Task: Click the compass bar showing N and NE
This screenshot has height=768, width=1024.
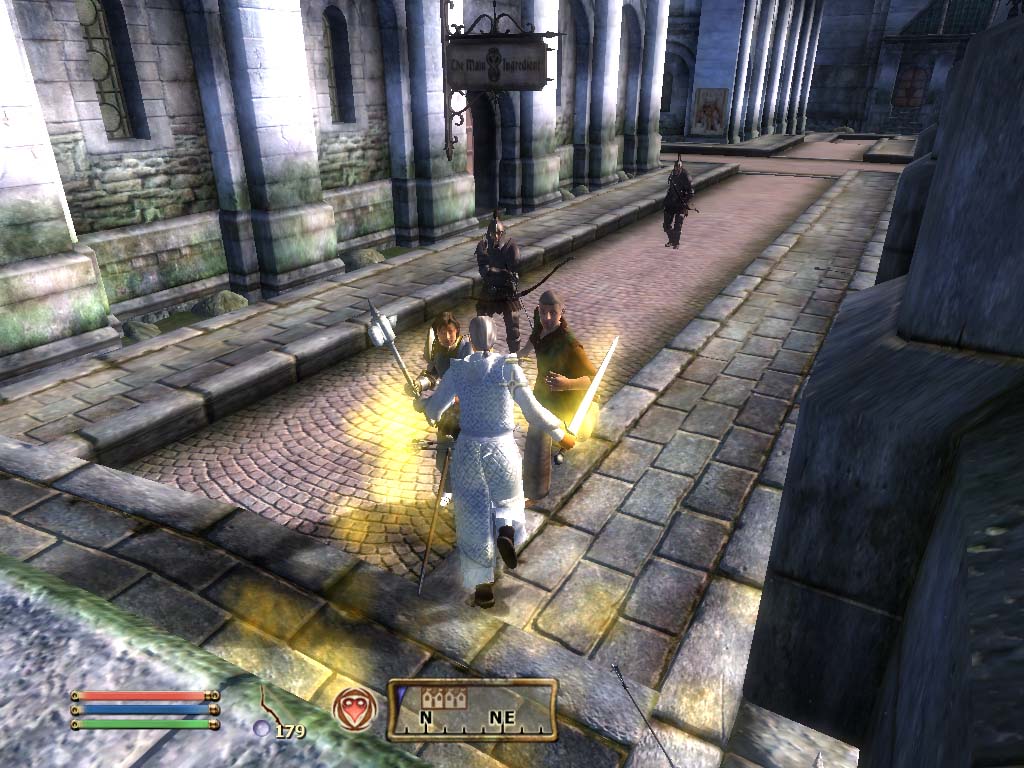Action: (x=472, y=710)
